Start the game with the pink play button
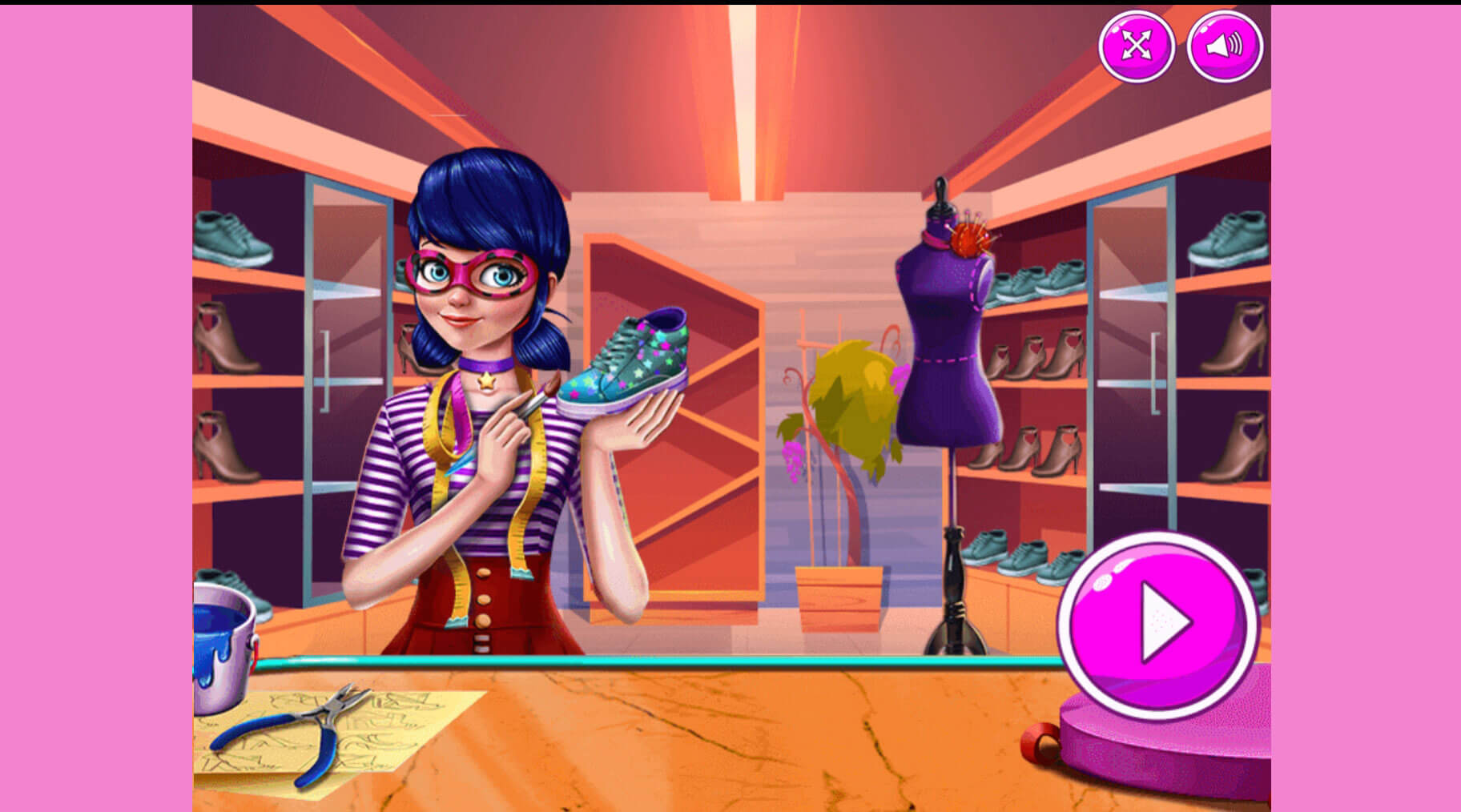The width and height of the screenshot is (1461, 812). tap(1158, 623)
